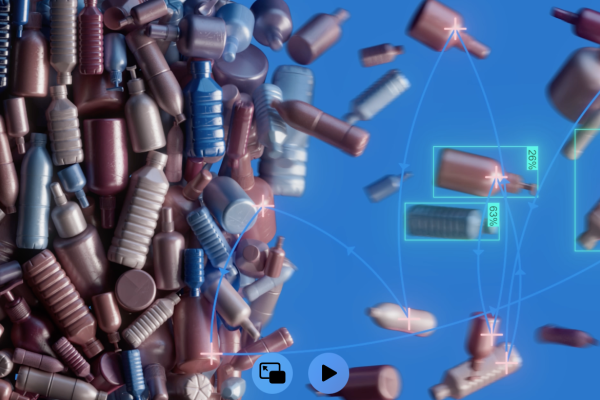Toggle the picture-in-picture button
Viewport: 600px width, 400px height.
pyautogui.click(x=271, y=374)
